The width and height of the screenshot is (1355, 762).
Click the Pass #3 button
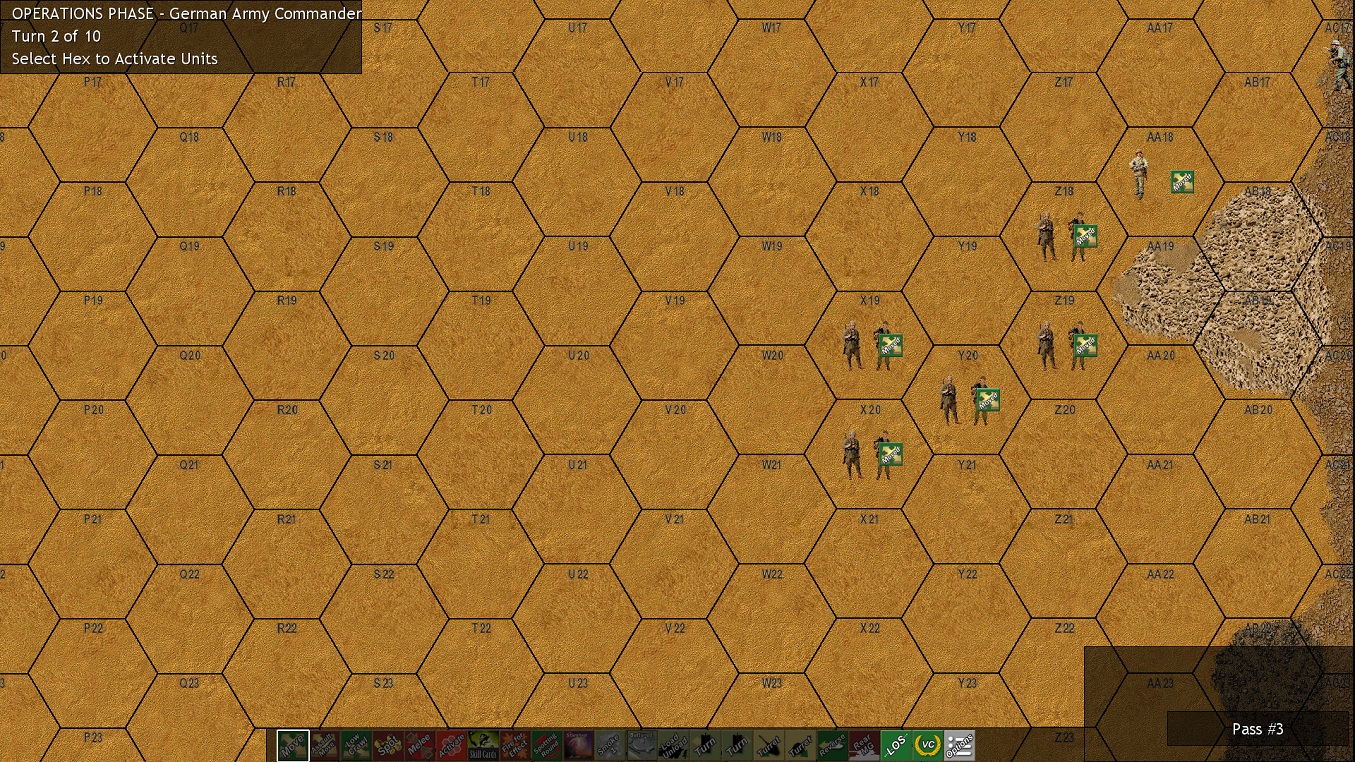[x=1257, y=729]
